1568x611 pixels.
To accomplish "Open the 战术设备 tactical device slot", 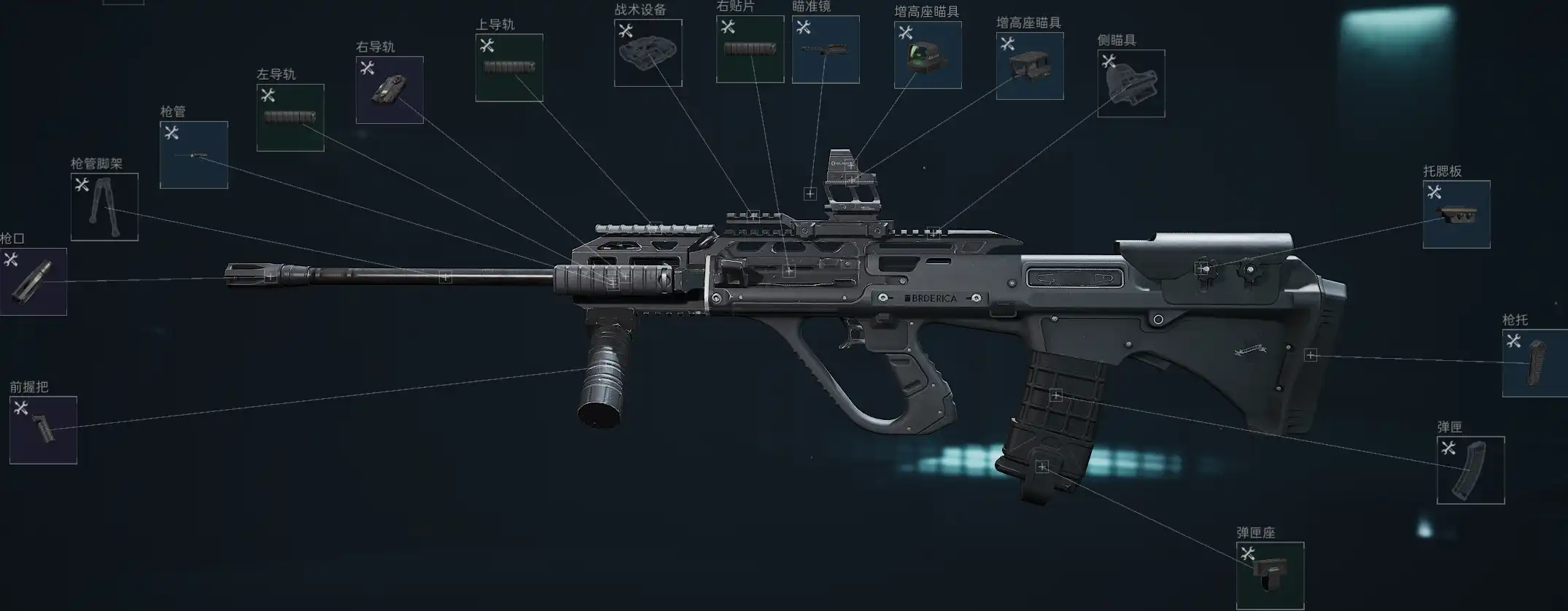I will (x=648, y=52).
